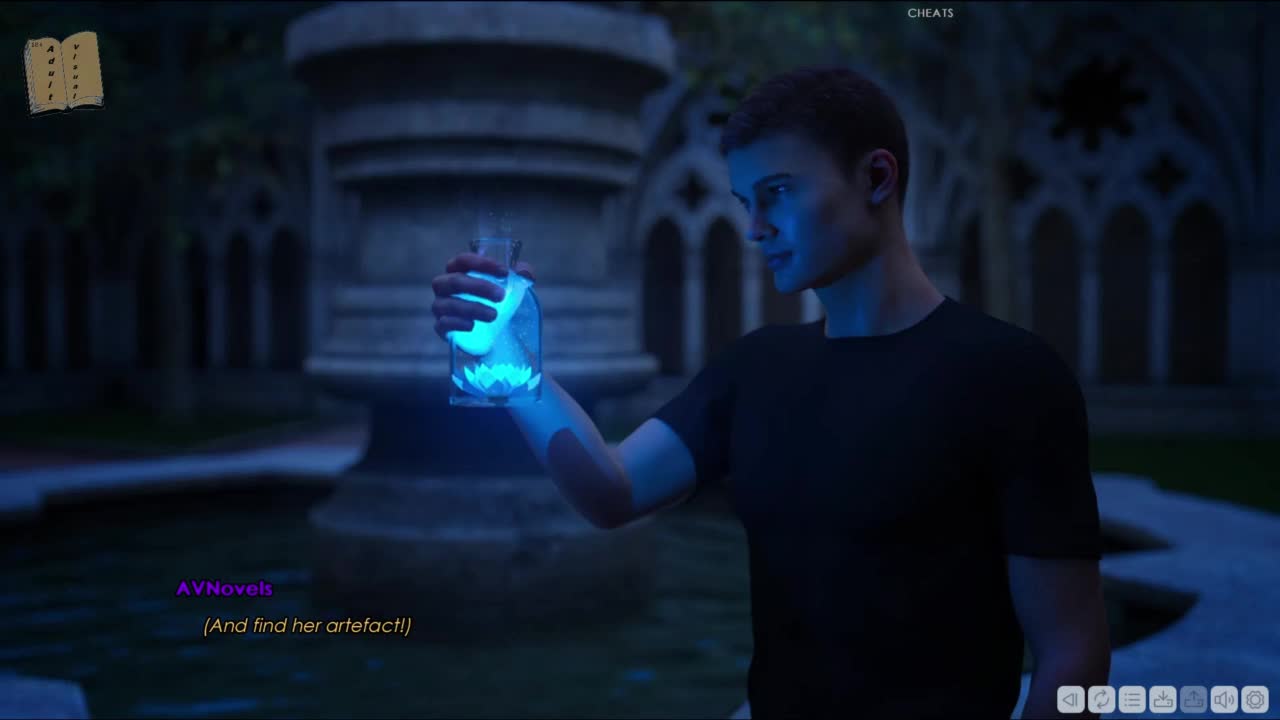Toggle sound with the speaker icon
This screenshot has height=720, width=1280.
1224,699
